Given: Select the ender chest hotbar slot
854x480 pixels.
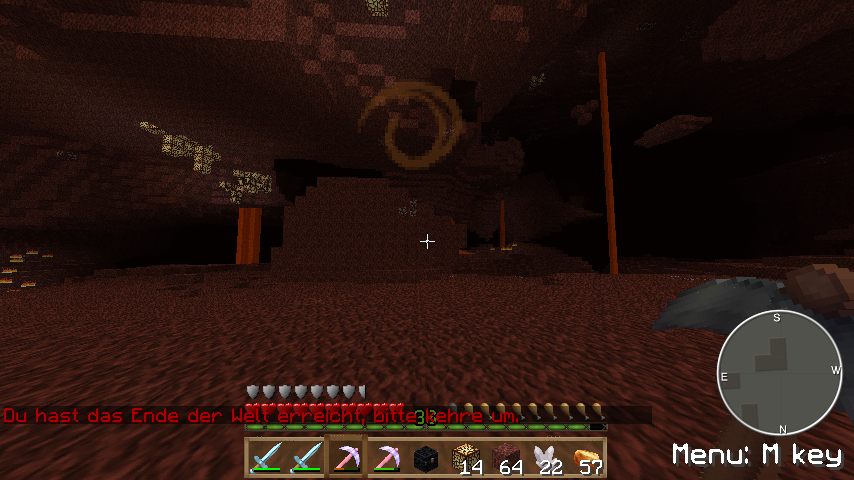Looking at the screenshot, I should [x=425, y=458].
